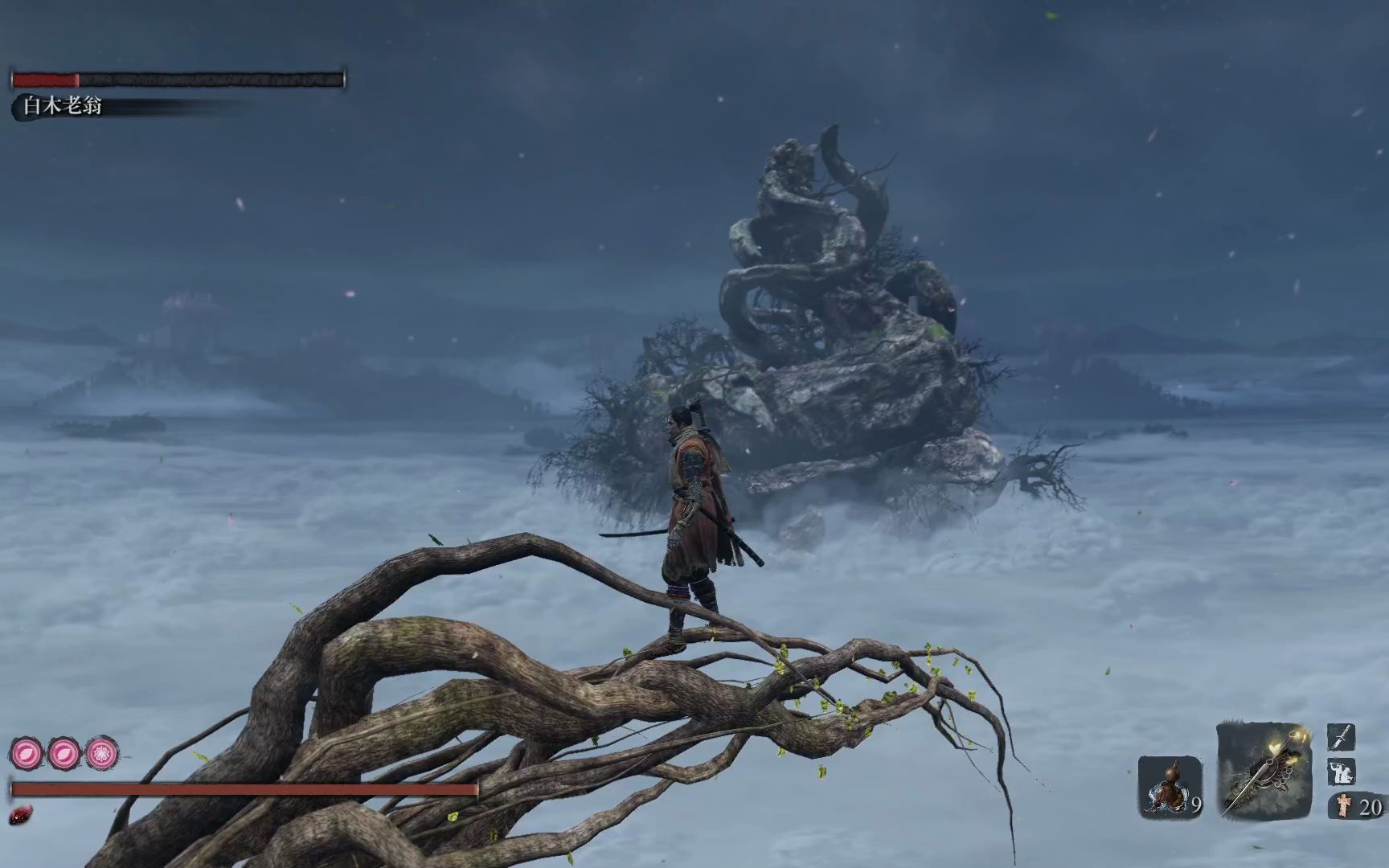
Task: Click the red lump status buff icon
Action: (21, 817)
